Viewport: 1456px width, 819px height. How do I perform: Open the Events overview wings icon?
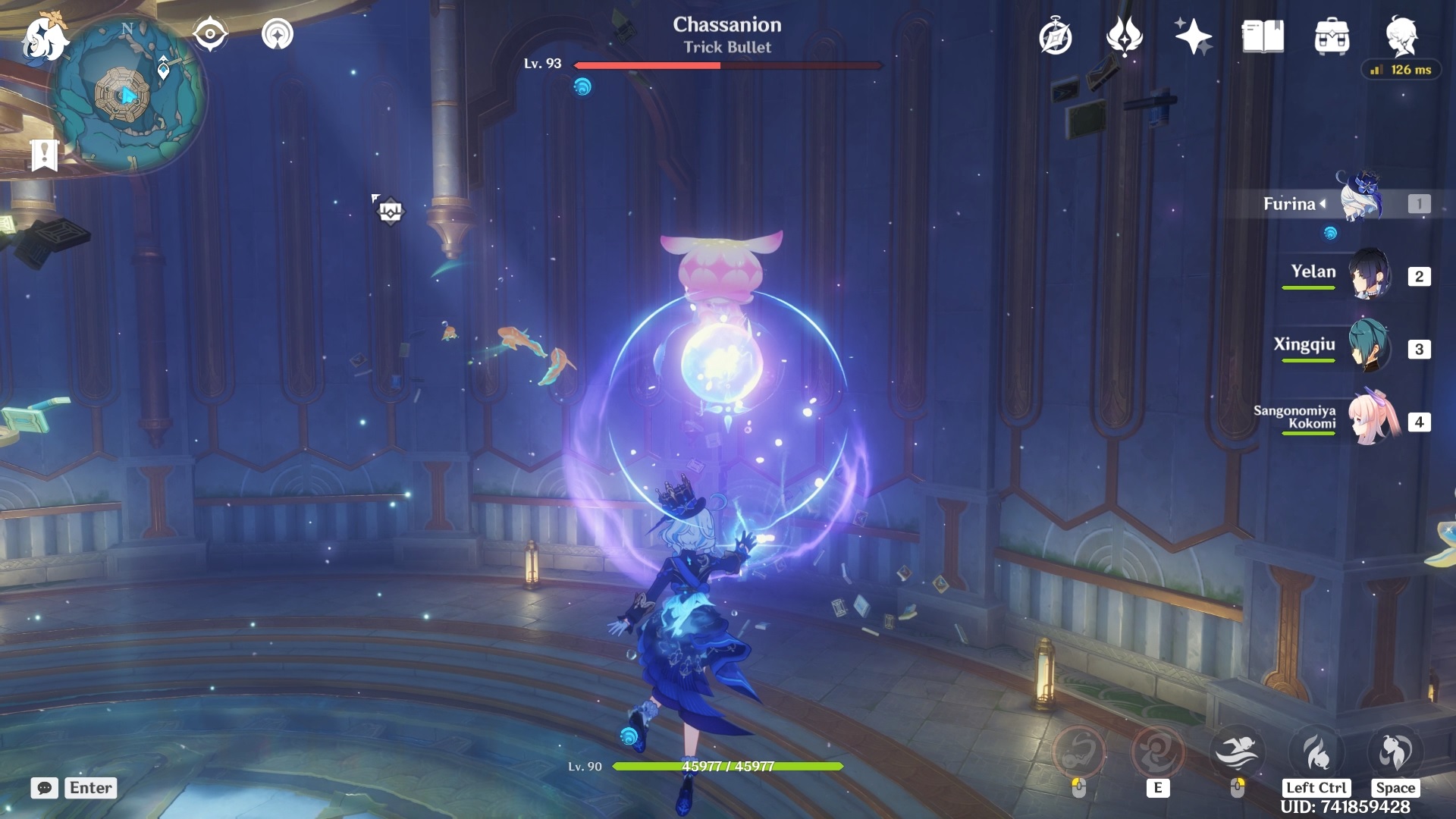(x=1125, y=36)
